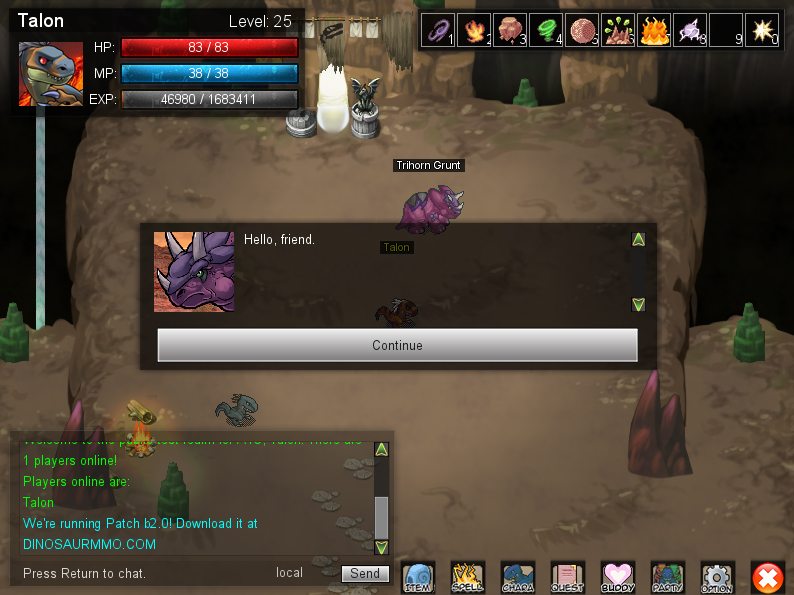Activate the purple swirl spell in slot 1

(x=437, y=29)
